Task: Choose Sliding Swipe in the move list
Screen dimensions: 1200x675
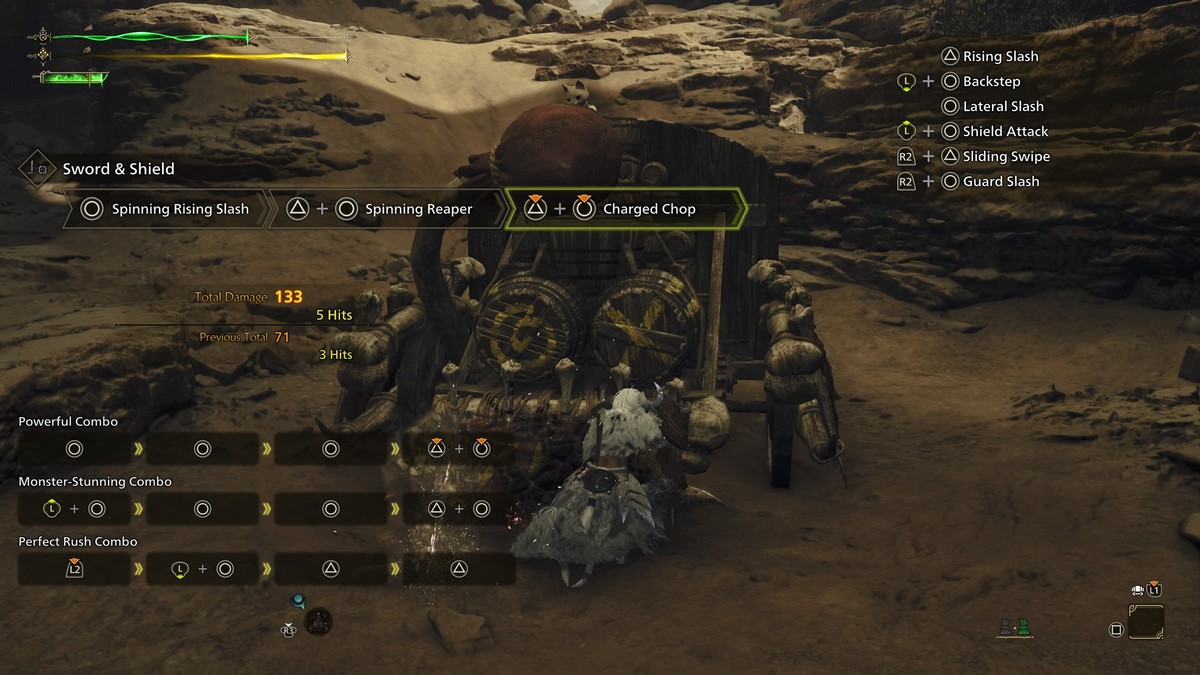Action: tap(1005, 157)
